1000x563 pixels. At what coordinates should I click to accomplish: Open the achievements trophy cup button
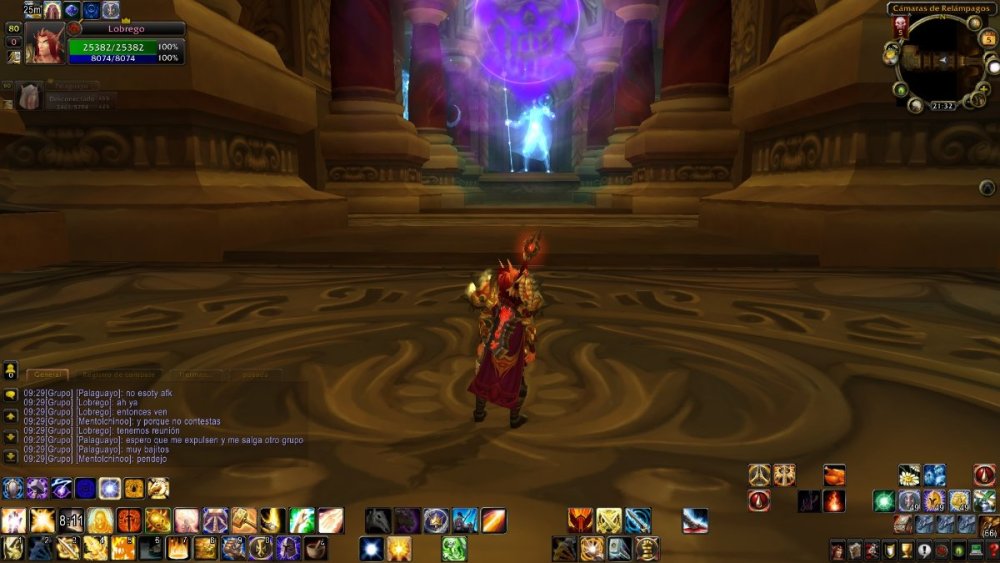905,549
